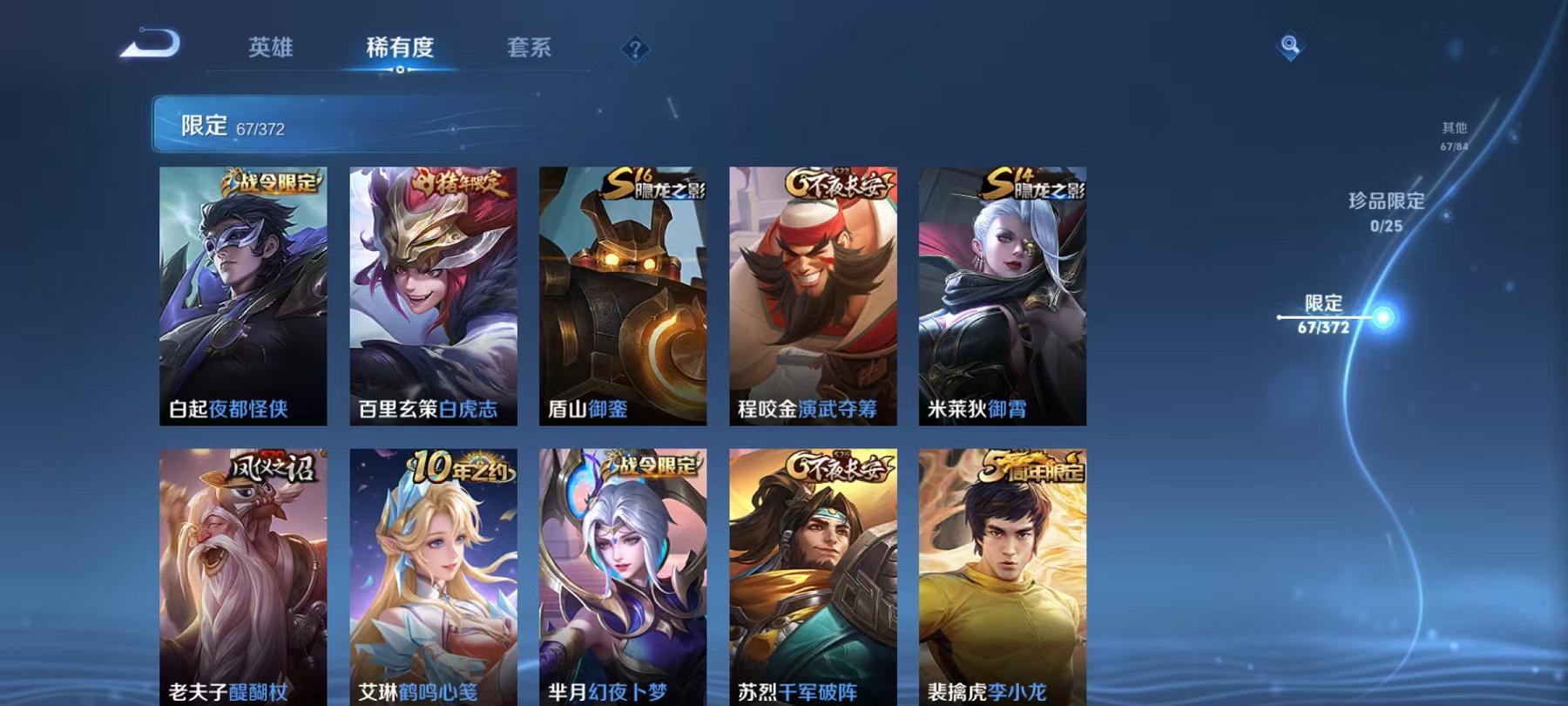Click the question mark help icon
This screenshot has height=706, width=1568.
coord(635,50)
